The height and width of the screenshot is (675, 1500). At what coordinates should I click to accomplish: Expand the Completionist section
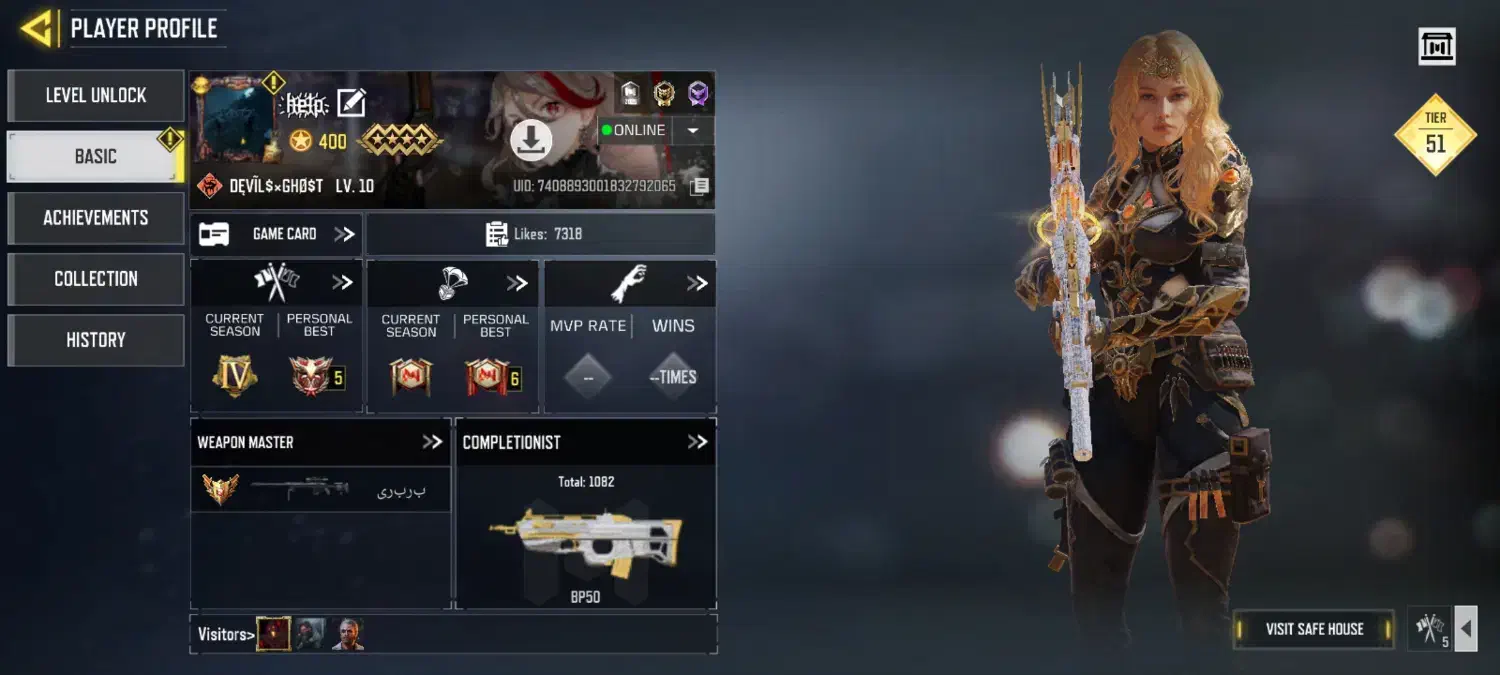[697, 442]
